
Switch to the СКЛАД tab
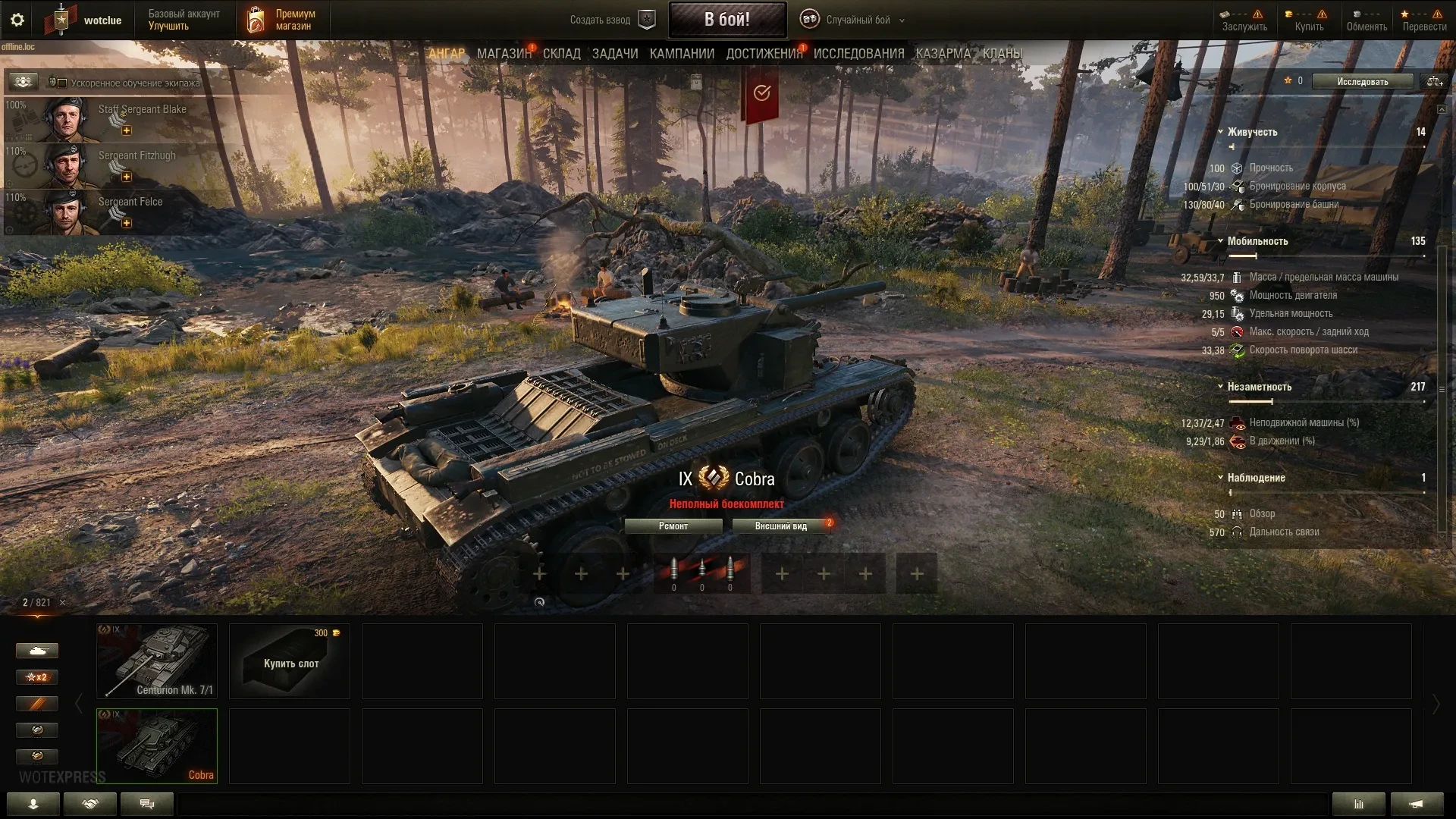click(x=561, y=54)
